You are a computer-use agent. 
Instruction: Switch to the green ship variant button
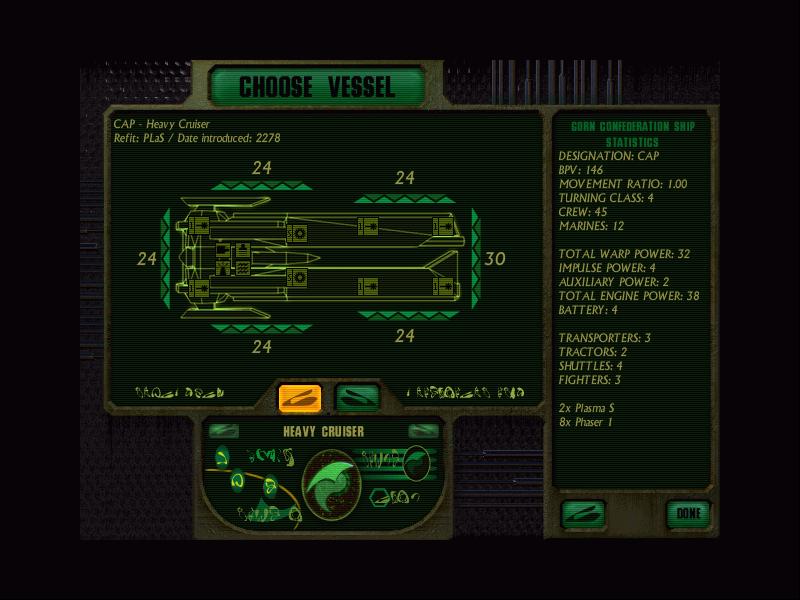(357, 398)
